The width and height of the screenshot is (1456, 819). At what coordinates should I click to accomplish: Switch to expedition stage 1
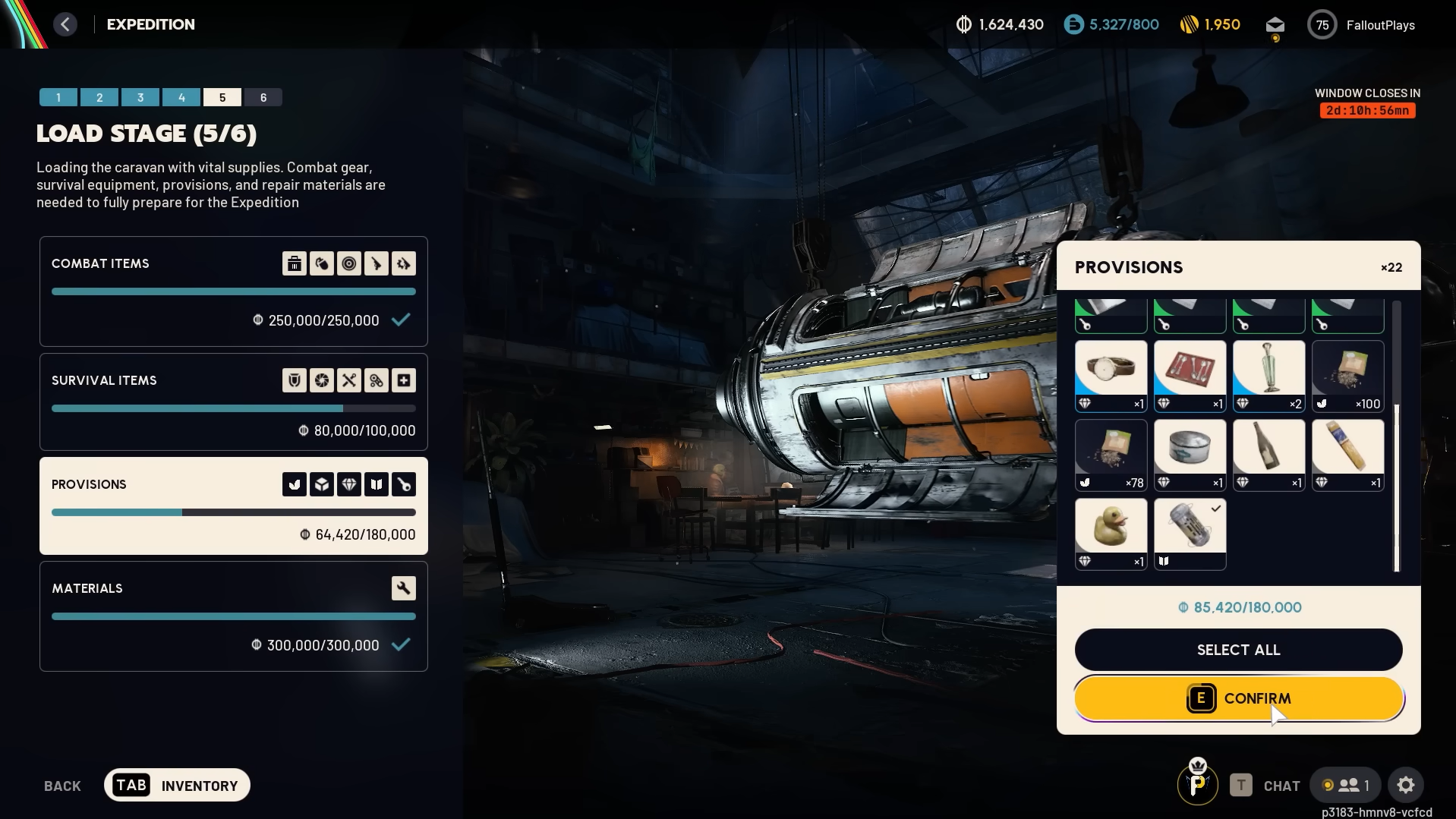[58, 97]
